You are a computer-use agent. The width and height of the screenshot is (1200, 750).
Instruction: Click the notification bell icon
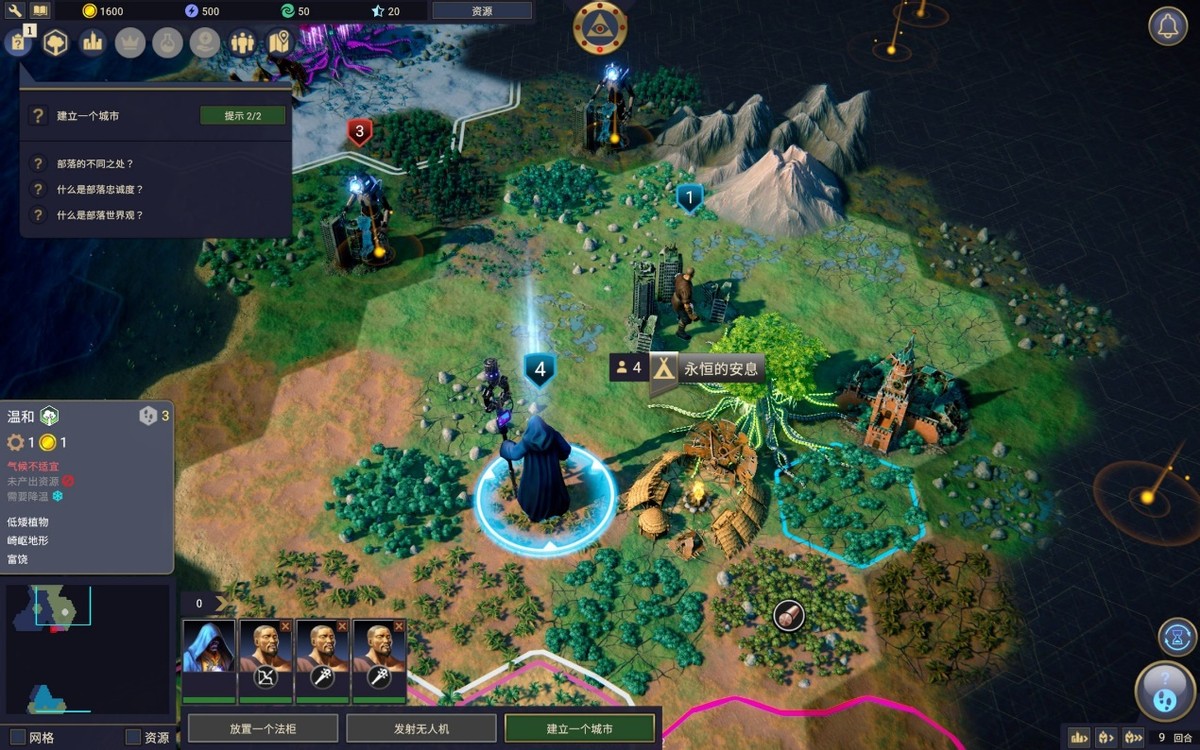coord(1167,26)
